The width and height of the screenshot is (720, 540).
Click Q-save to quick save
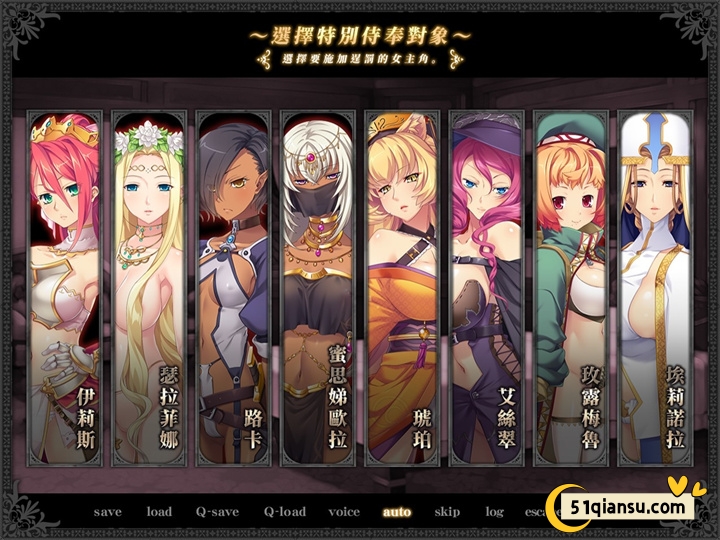(217, 512)
